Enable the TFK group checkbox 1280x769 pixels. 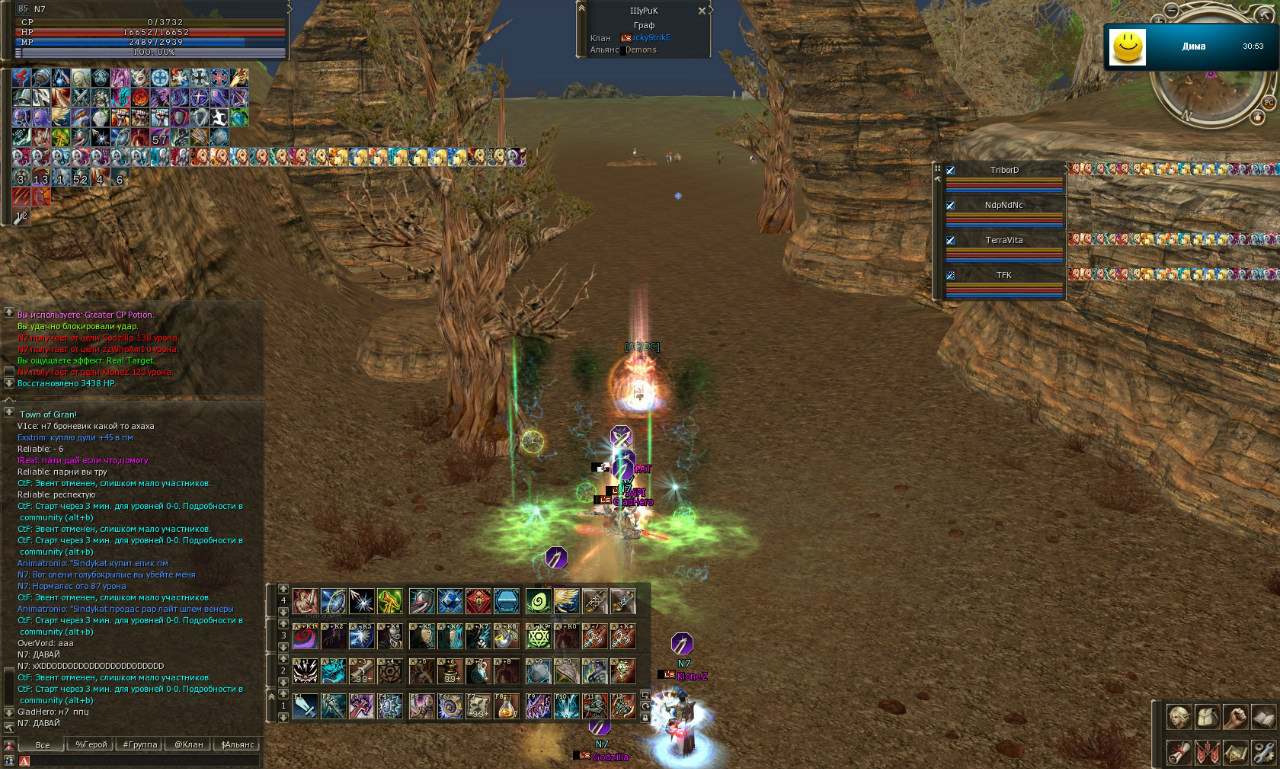click(950, 275)
